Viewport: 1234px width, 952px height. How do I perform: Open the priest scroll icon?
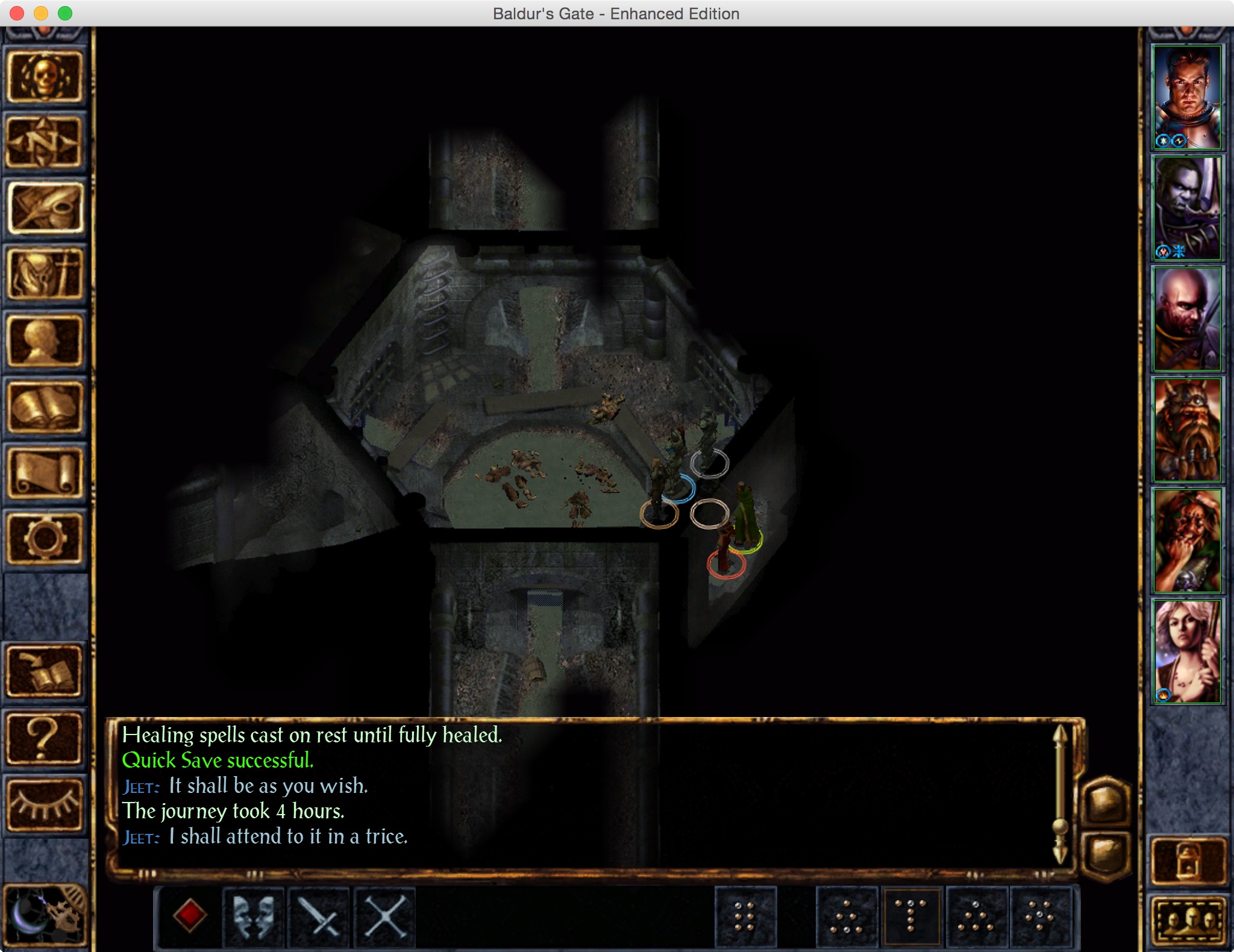pos(44,474)
